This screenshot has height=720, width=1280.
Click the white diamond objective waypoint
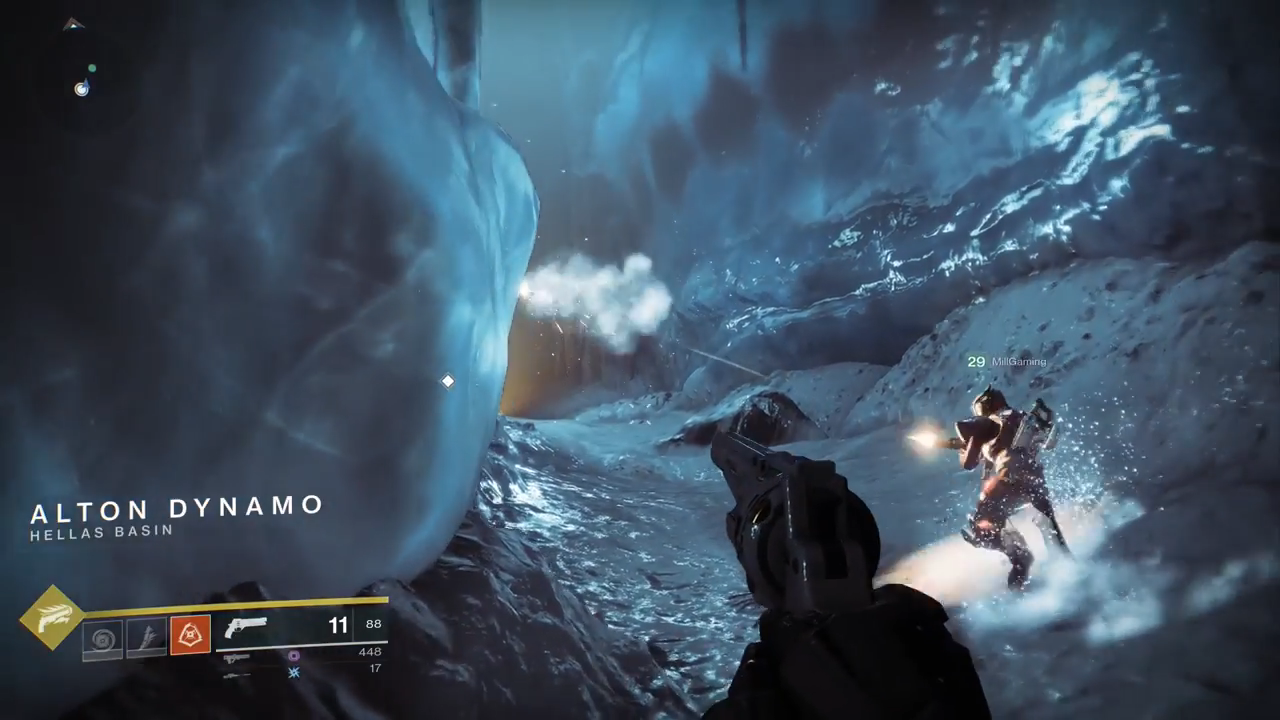click(x=448, y=381)
